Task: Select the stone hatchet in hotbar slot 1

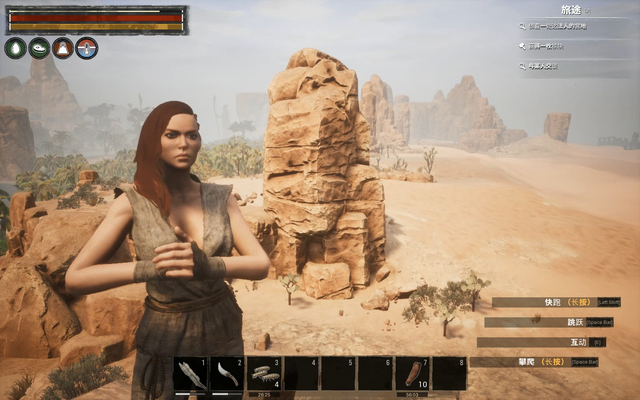Action: click(x=191, y=374)
